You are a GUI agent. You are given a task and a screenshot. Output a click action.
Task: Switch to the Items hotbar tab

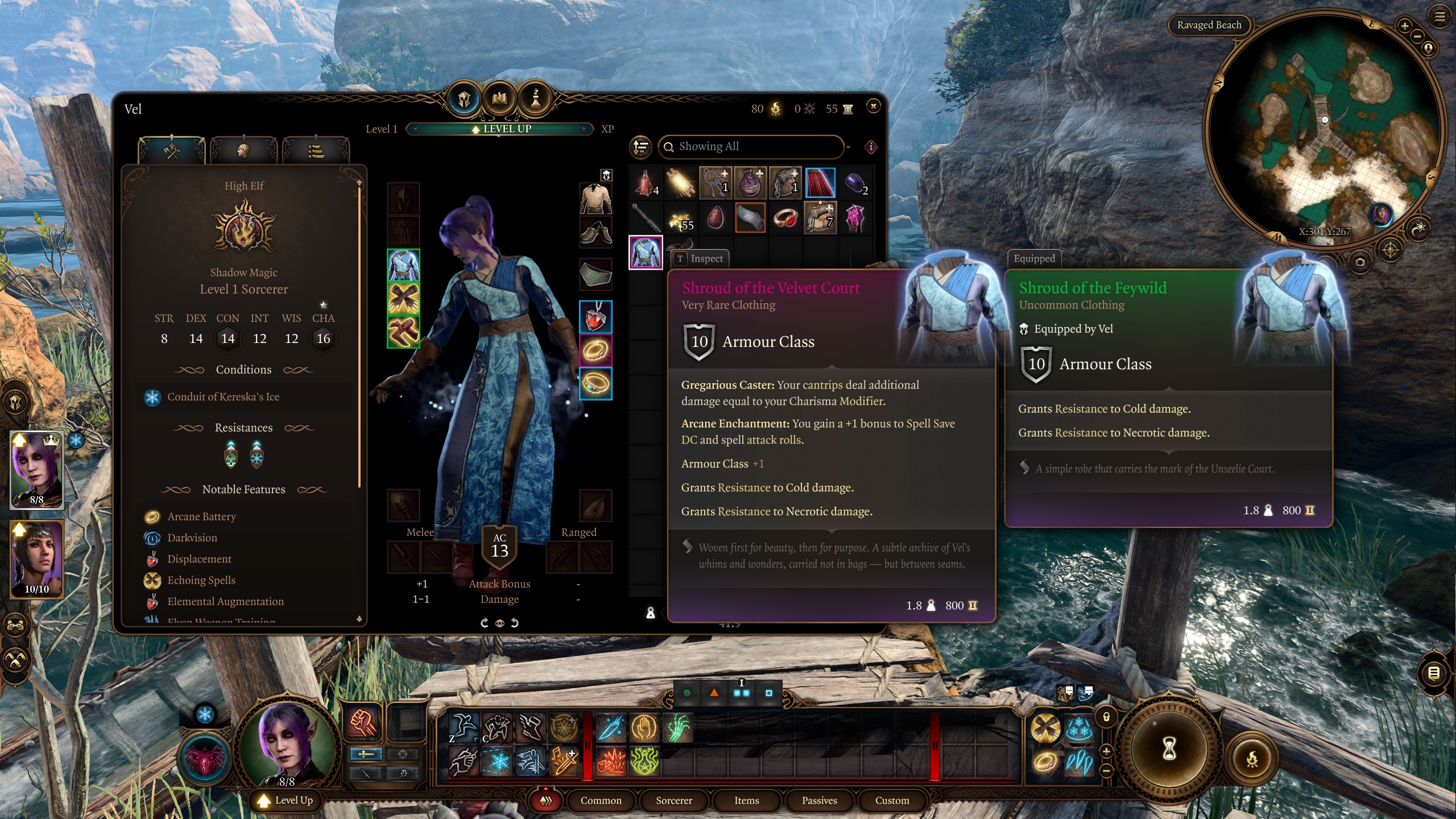(x=746, y=800)
